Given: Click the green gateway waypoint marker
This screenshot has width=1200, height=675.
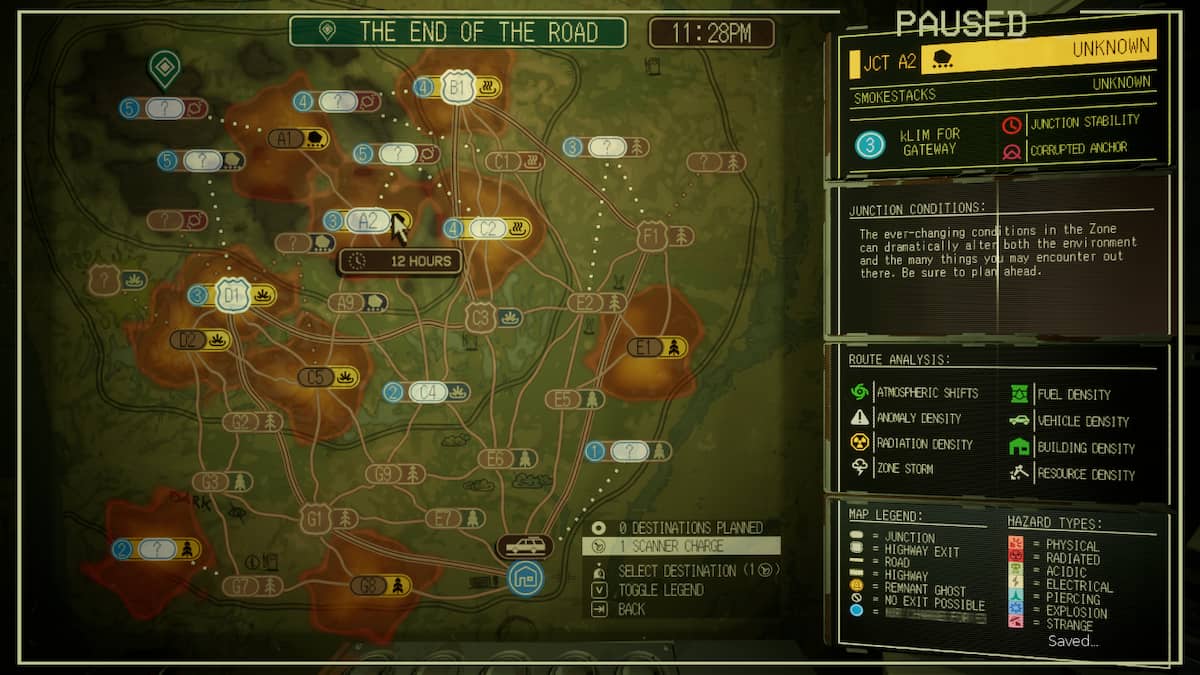Looking at the screenshot, I should click(163, 68).
